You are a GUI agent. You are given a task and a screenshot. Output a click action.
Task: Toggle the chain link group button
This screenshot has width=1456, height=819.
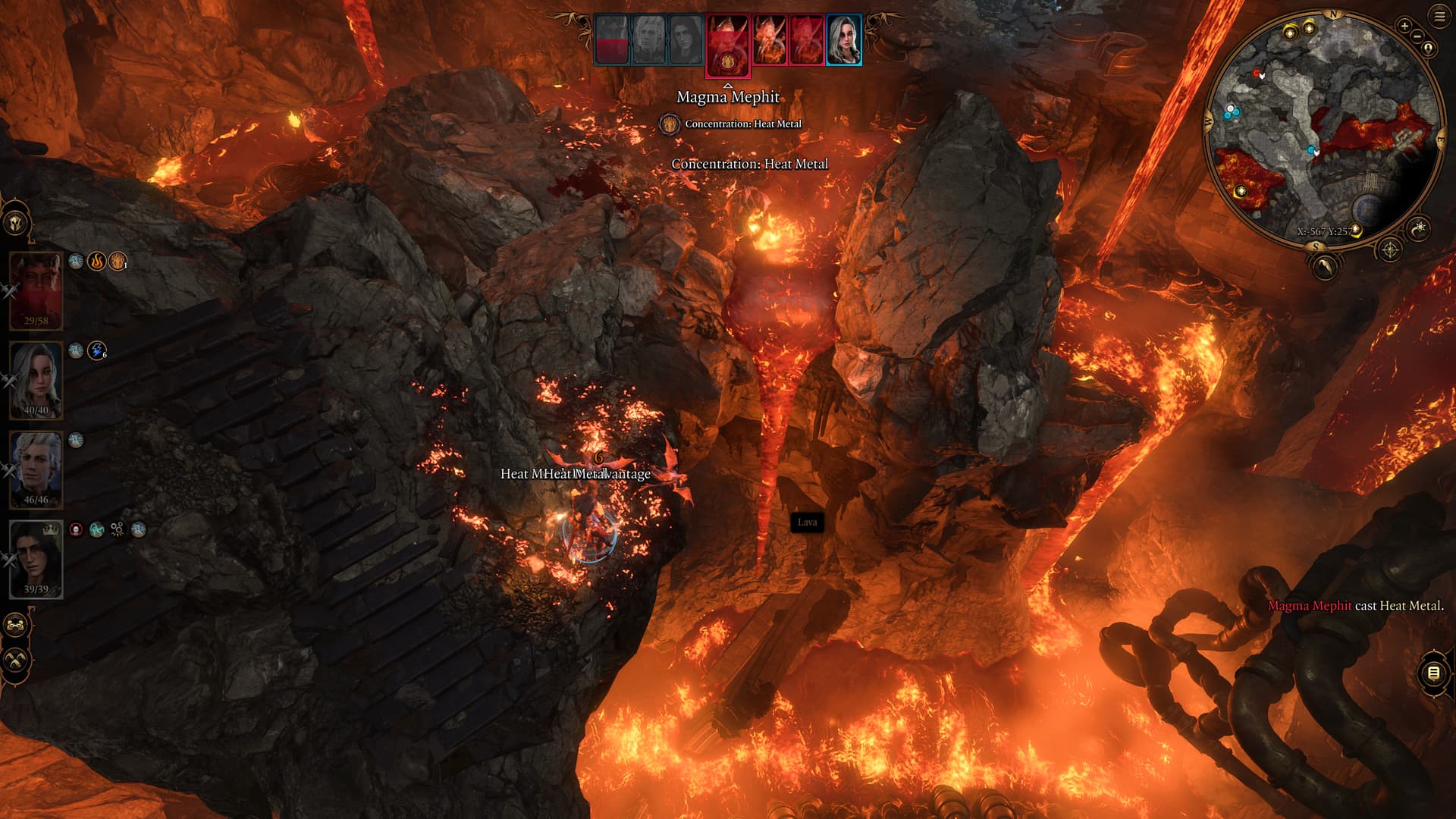click(x=16, y=626)
